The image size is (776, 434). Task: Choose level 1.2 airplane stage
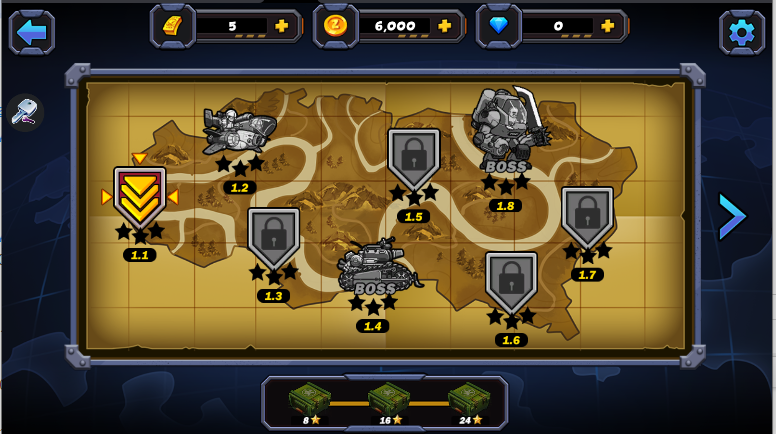pos(240,132)
